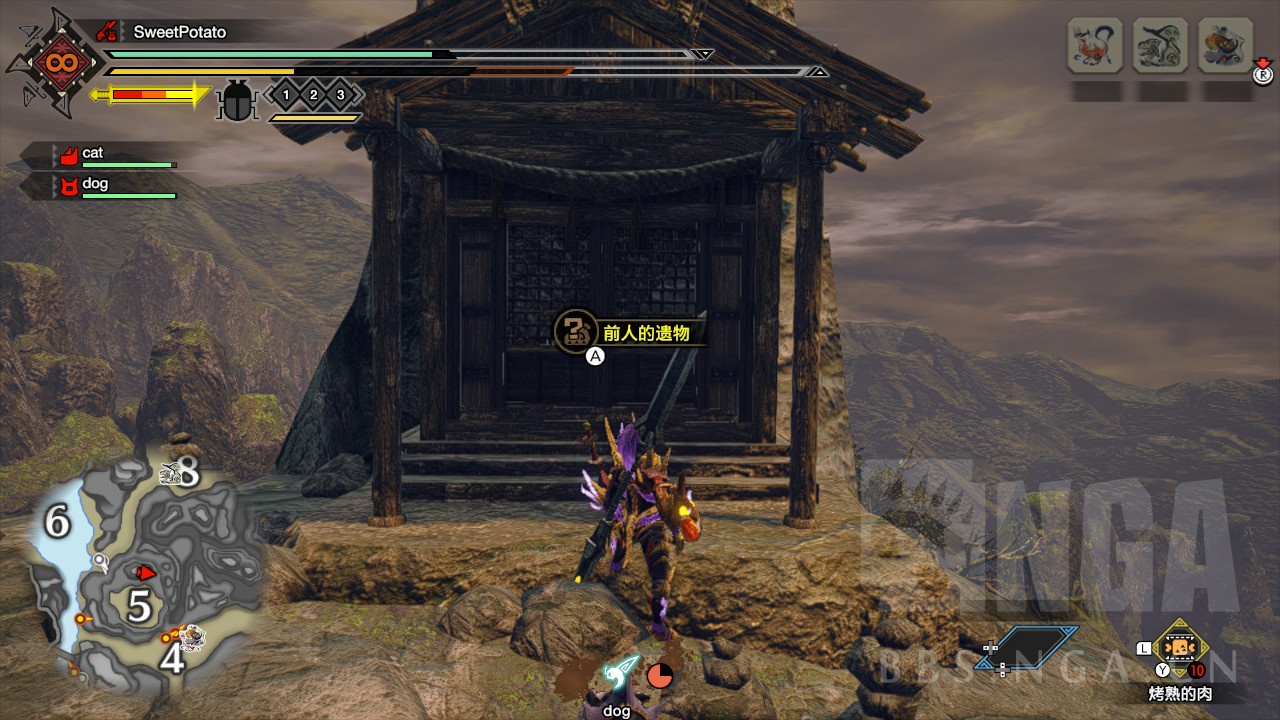Click the wirebug beetle icon
1280x720 pixels.
238,101
